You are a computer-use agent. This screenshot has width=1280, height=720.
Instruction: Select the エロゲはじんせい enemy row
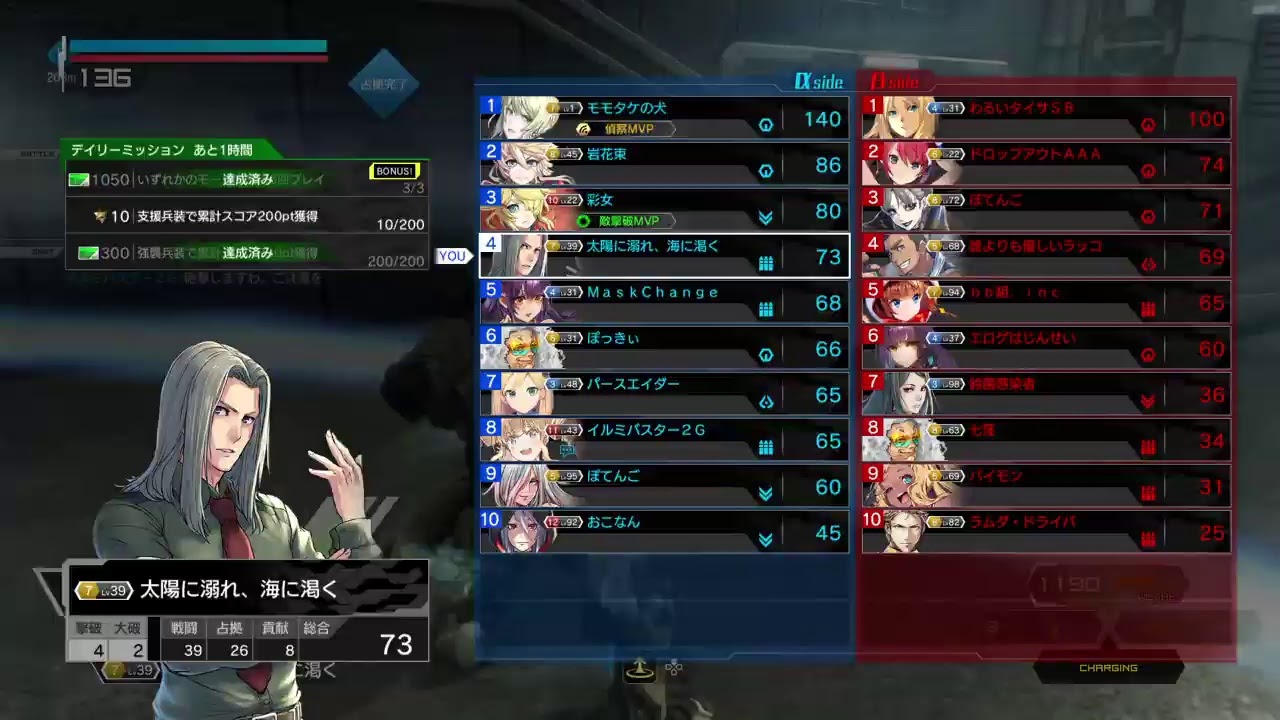pos(1046,348)
